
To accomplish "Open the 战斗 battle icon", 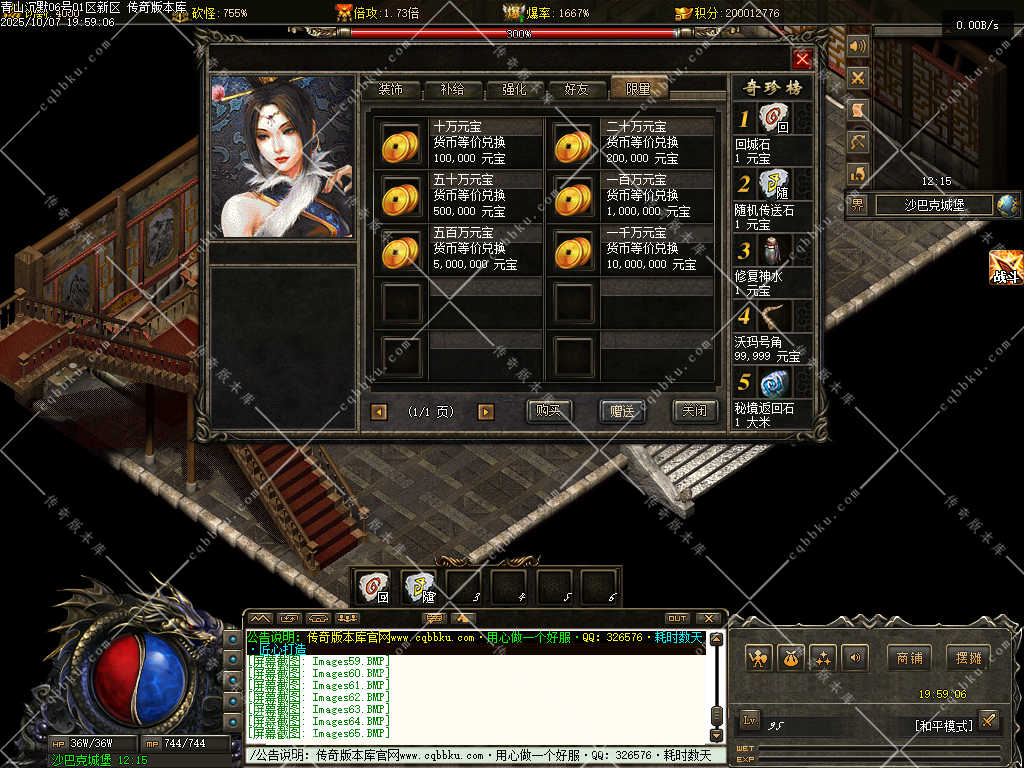I will coord(1005,268).
